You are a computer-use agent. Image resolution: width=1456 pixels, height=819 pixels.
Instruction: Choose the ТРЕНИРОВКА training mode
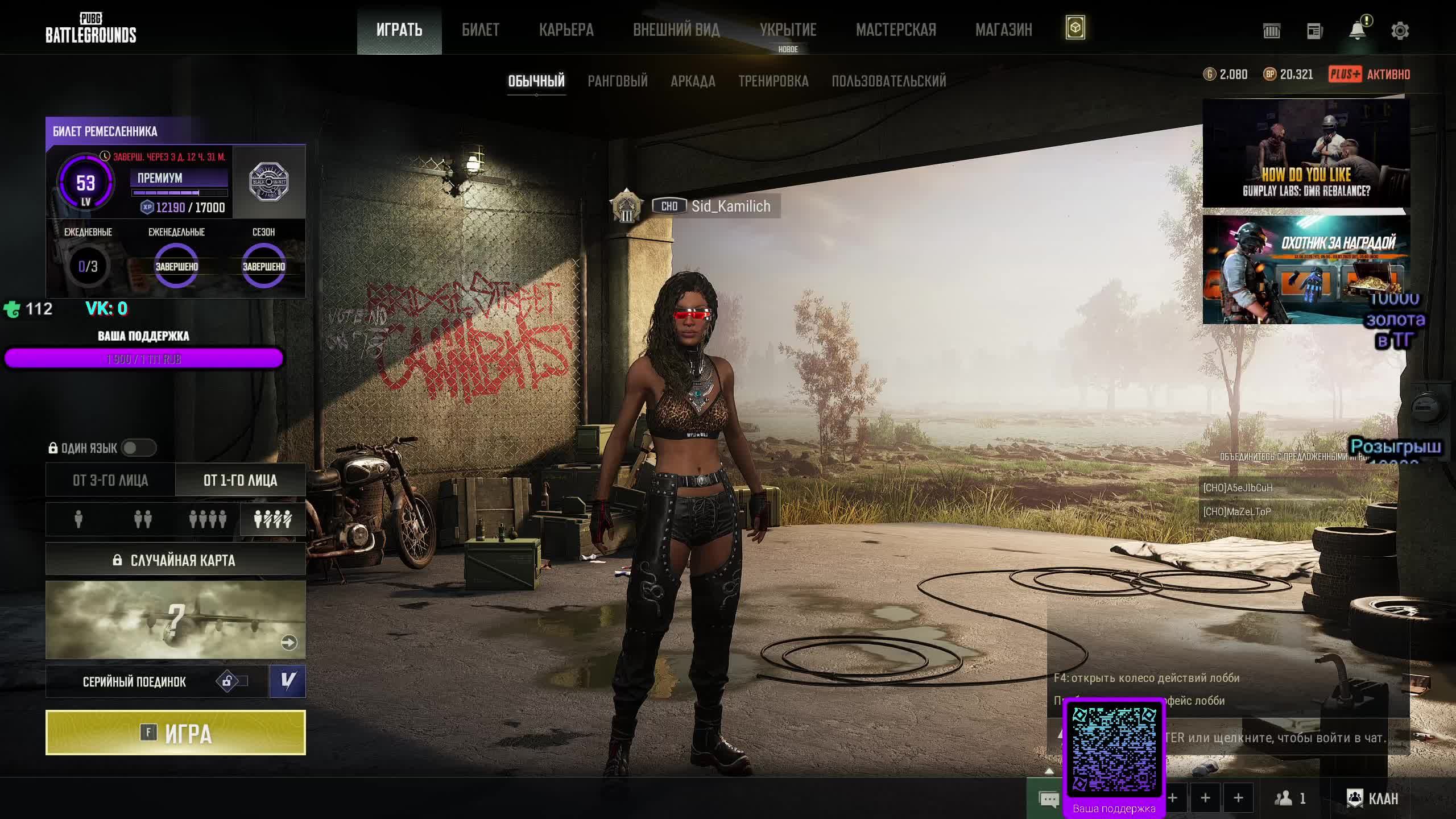pos(773,81)
